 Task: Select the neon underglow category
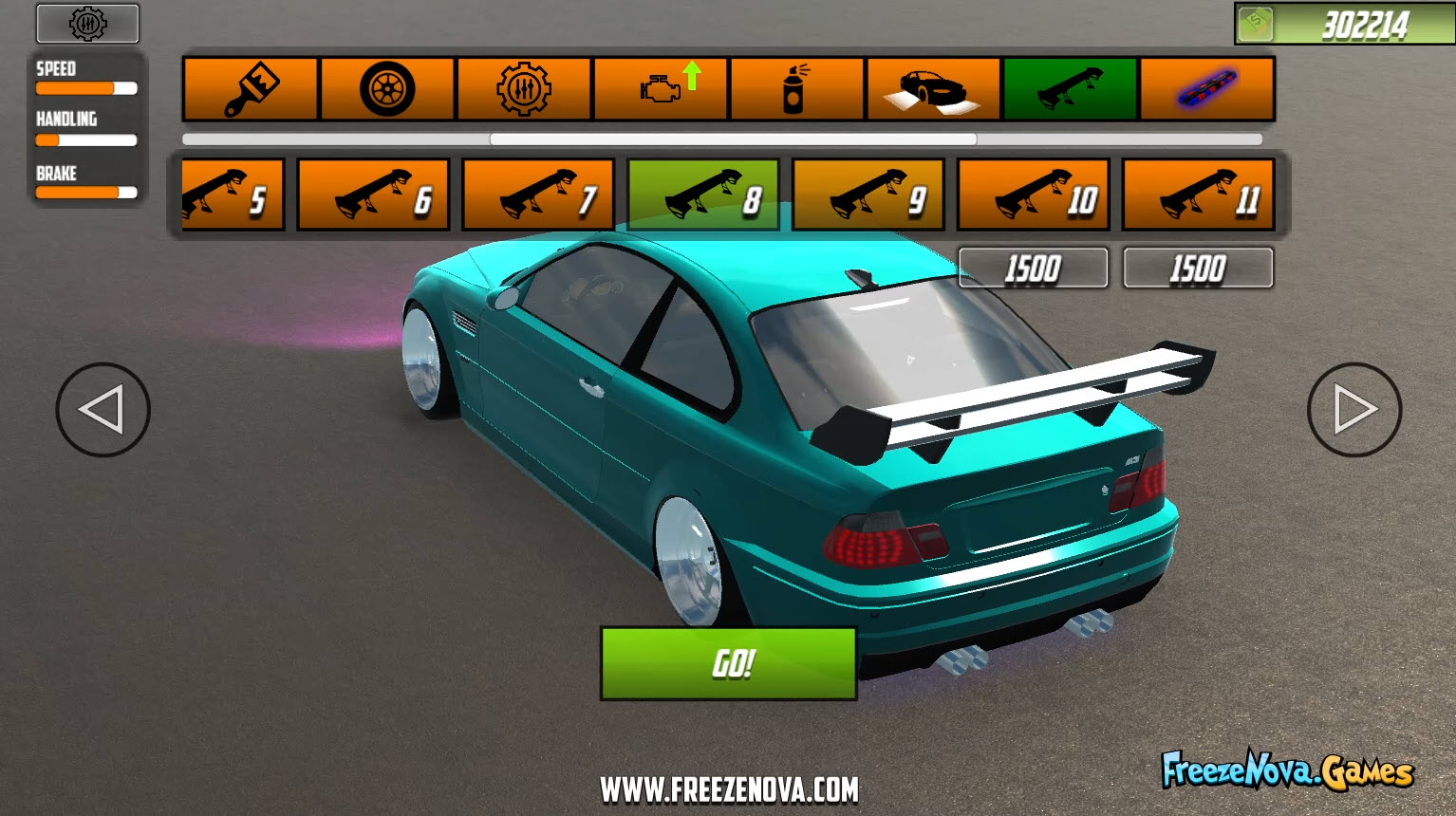(x=1205, y=88)
